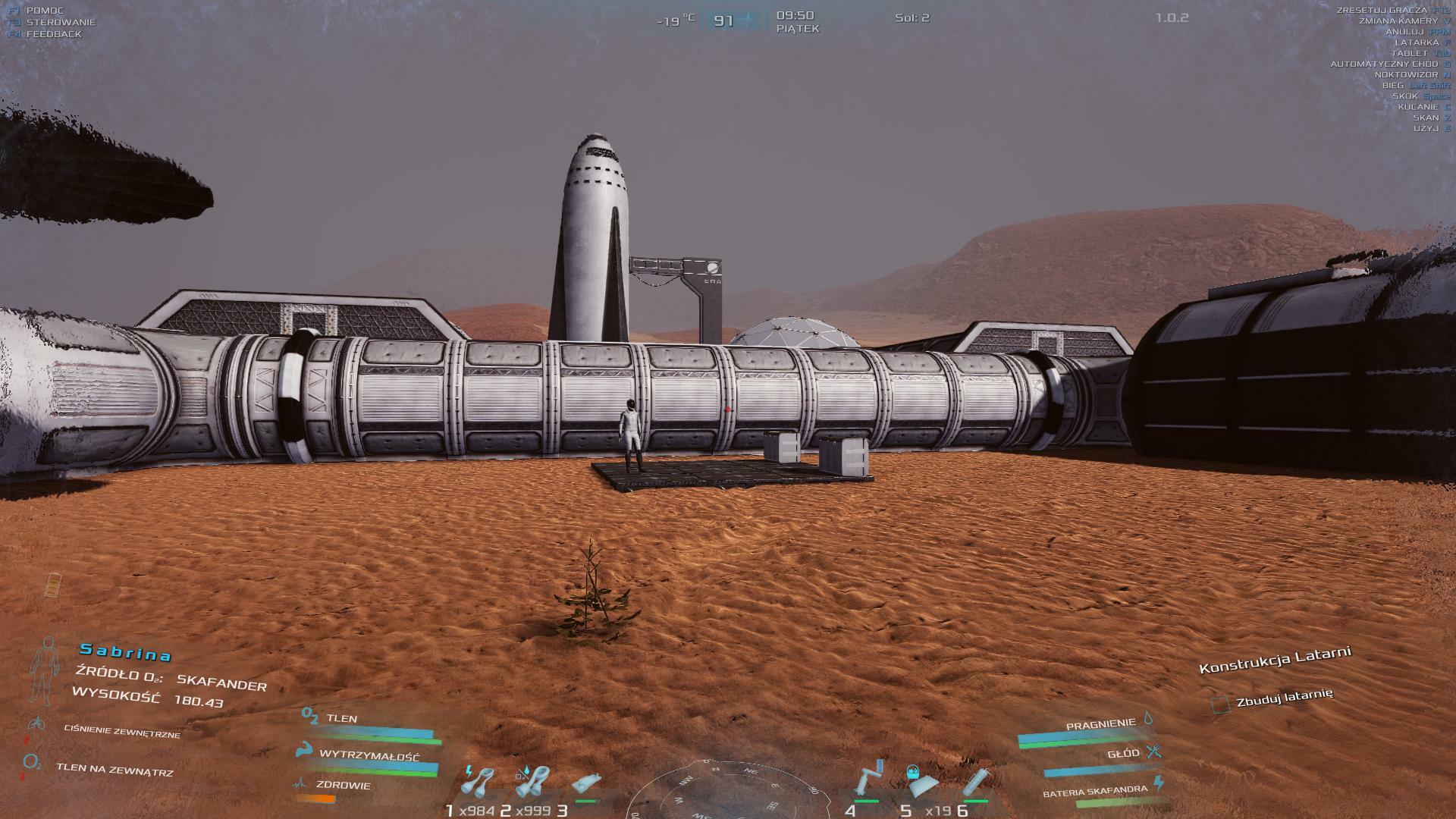Select the water pipe connector in slot 2
The width and height of the screenshot is (1456, 819).
(x=532, y=783)
